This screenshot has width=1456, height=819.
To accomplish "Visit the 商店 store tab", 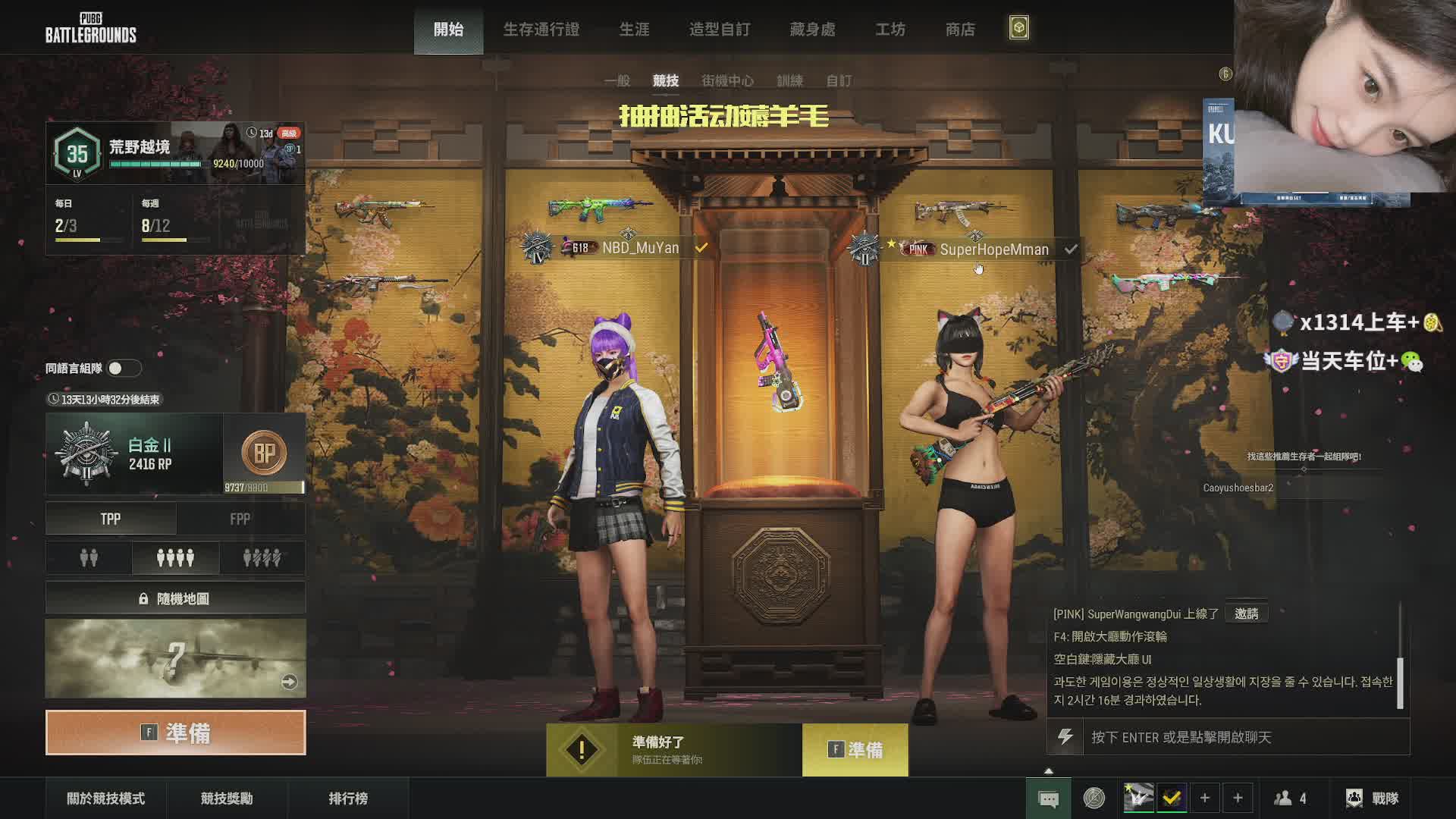I will point(960,30).
